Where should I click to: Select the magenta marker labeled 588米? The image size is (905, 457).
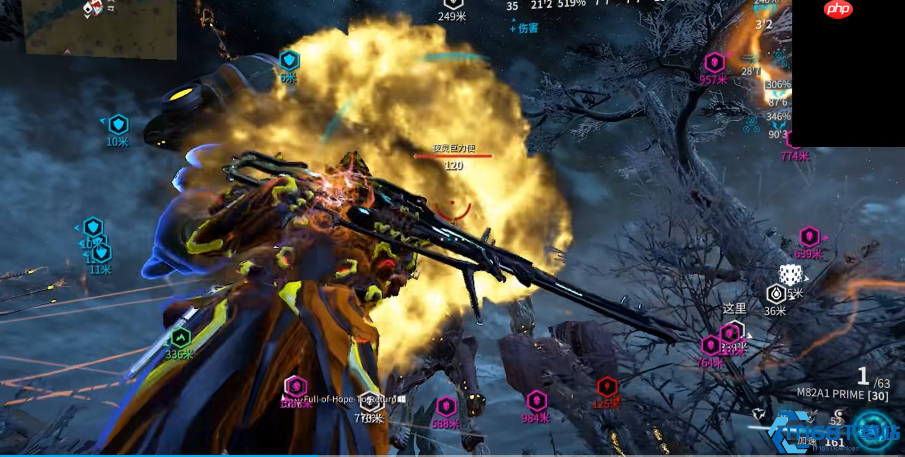[446, 406]
